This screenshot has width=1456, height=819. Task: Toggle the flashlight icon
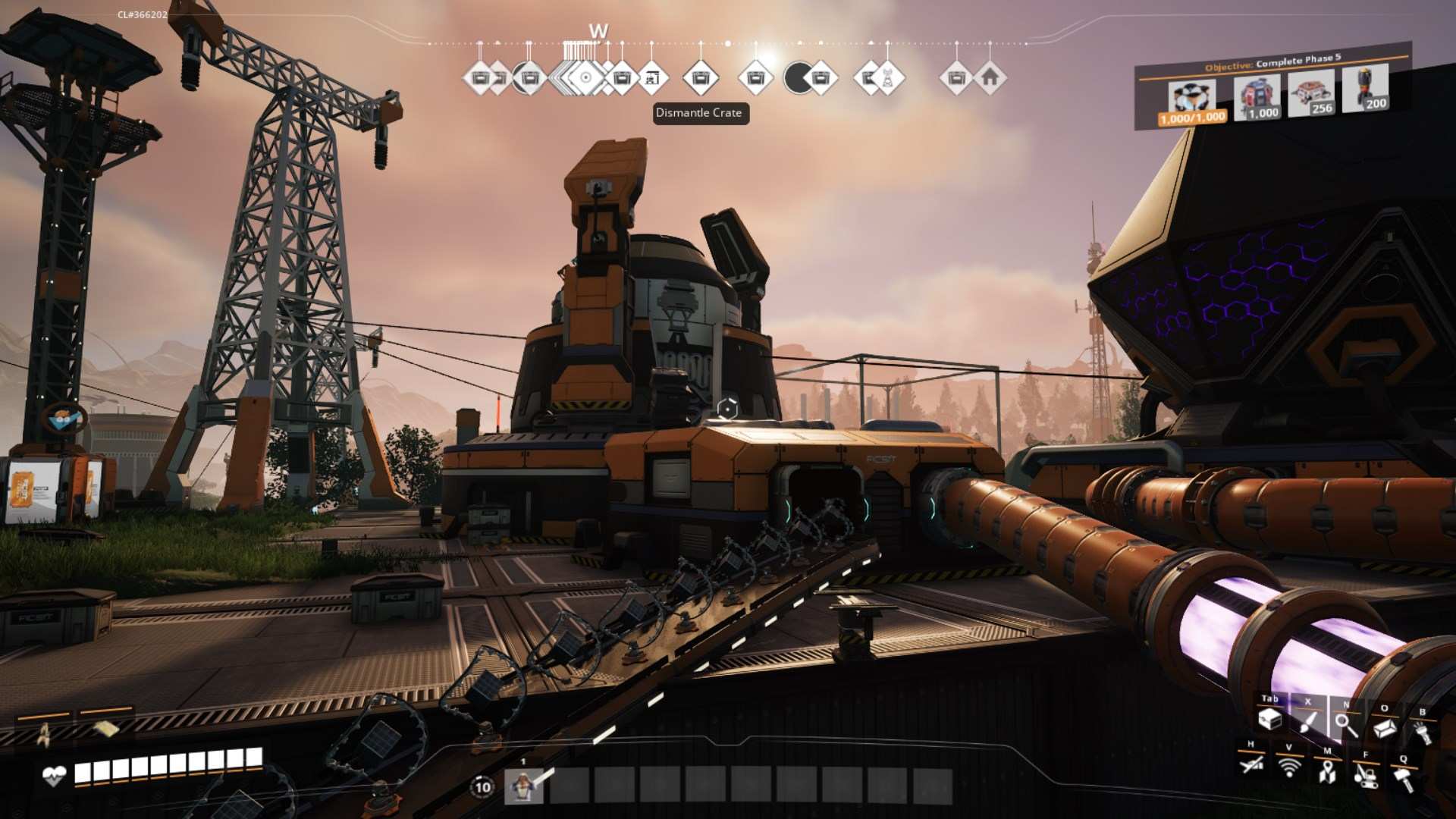(x=1422, y=731)
